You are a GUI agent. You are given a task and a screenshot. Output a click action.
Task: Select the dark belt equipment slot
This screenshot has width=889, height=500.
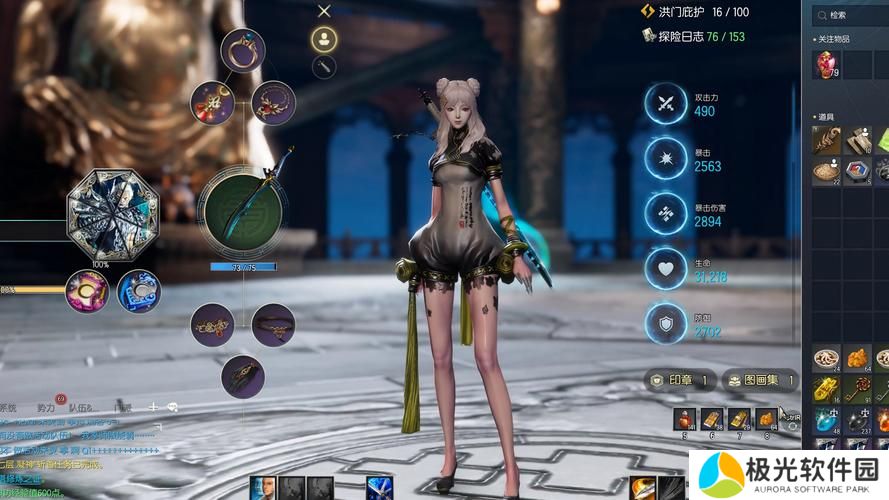273,325
